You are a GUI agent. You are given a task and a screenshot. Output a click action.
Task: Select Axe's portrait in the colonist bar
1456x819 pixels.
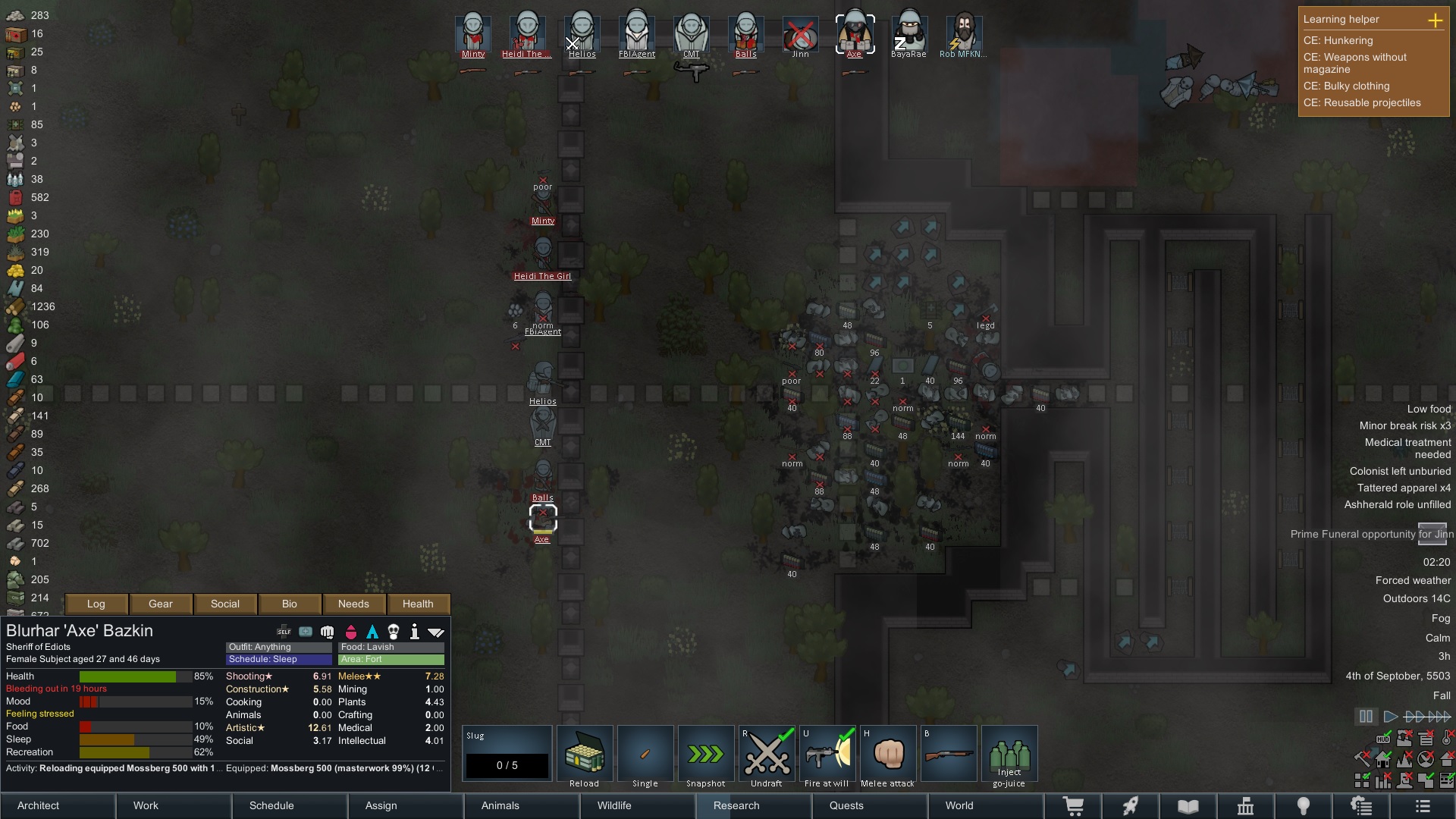coord(855,32)
